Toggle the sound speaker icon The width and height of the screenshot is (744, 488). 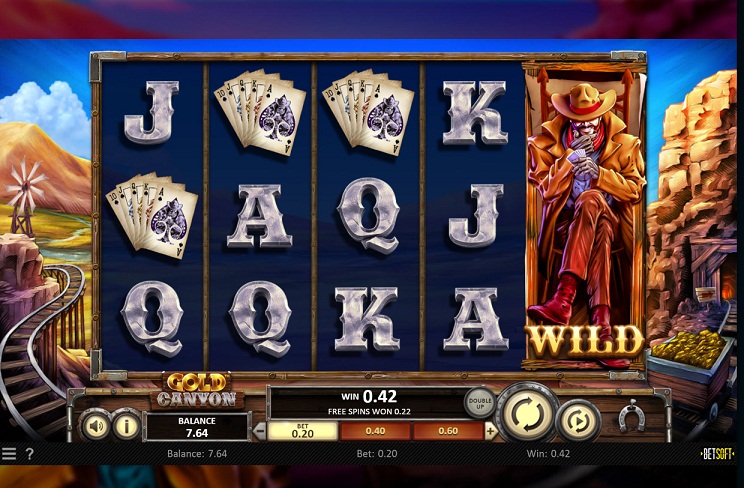(95, 426)
